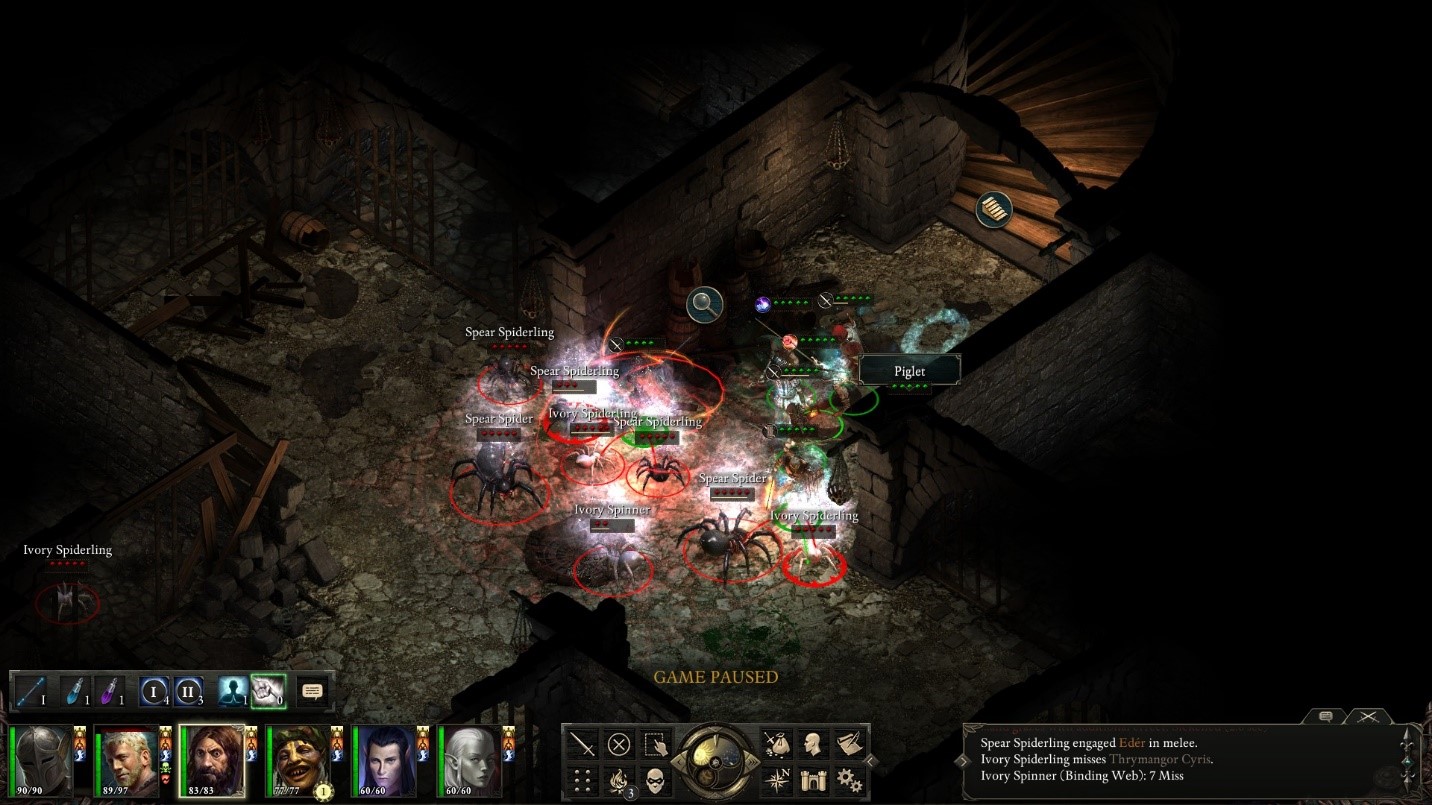This screenshot has height=805, width=1432.
Task: Click the Piglet nameplate
Action: [908, 370]
